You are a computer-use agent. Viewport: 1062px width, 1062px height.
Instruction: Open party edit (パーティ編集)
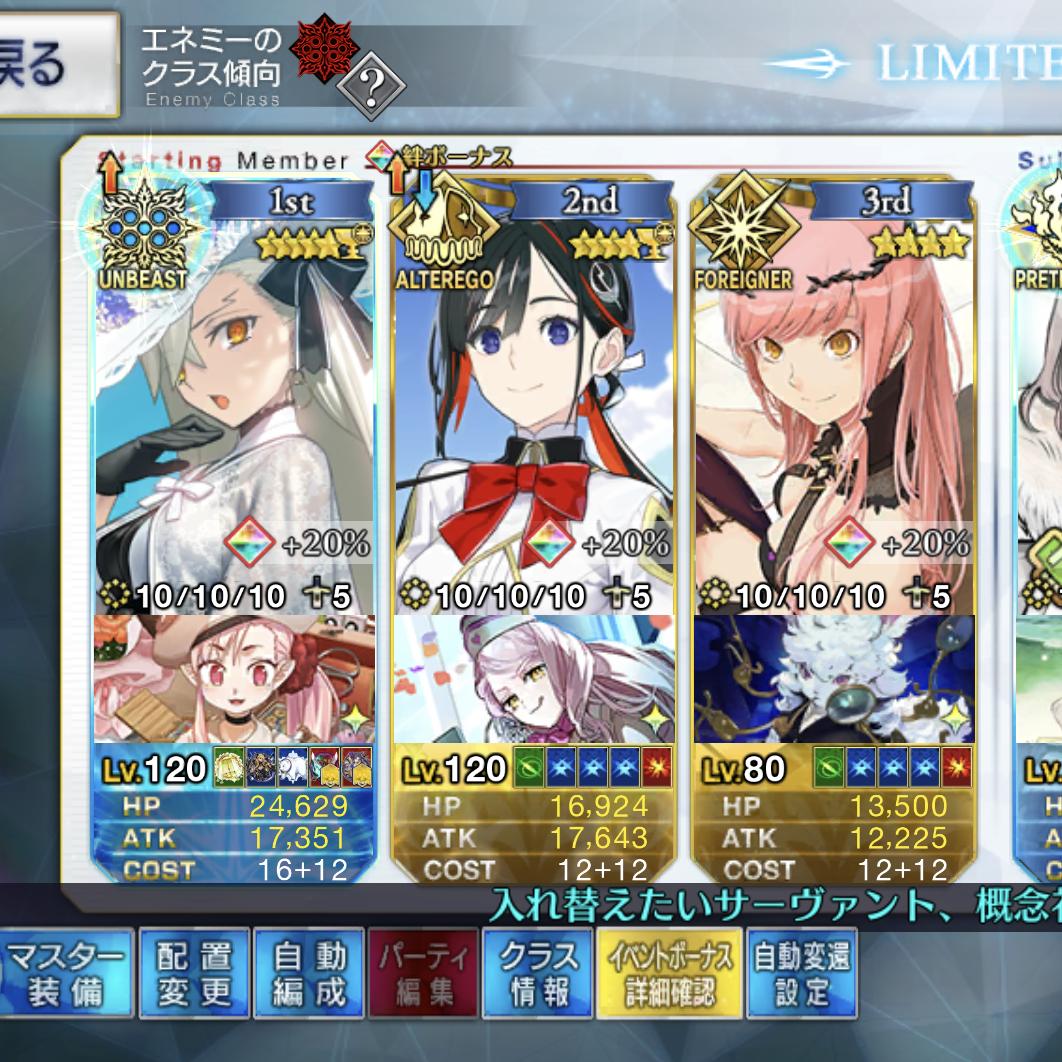point(424,973)
